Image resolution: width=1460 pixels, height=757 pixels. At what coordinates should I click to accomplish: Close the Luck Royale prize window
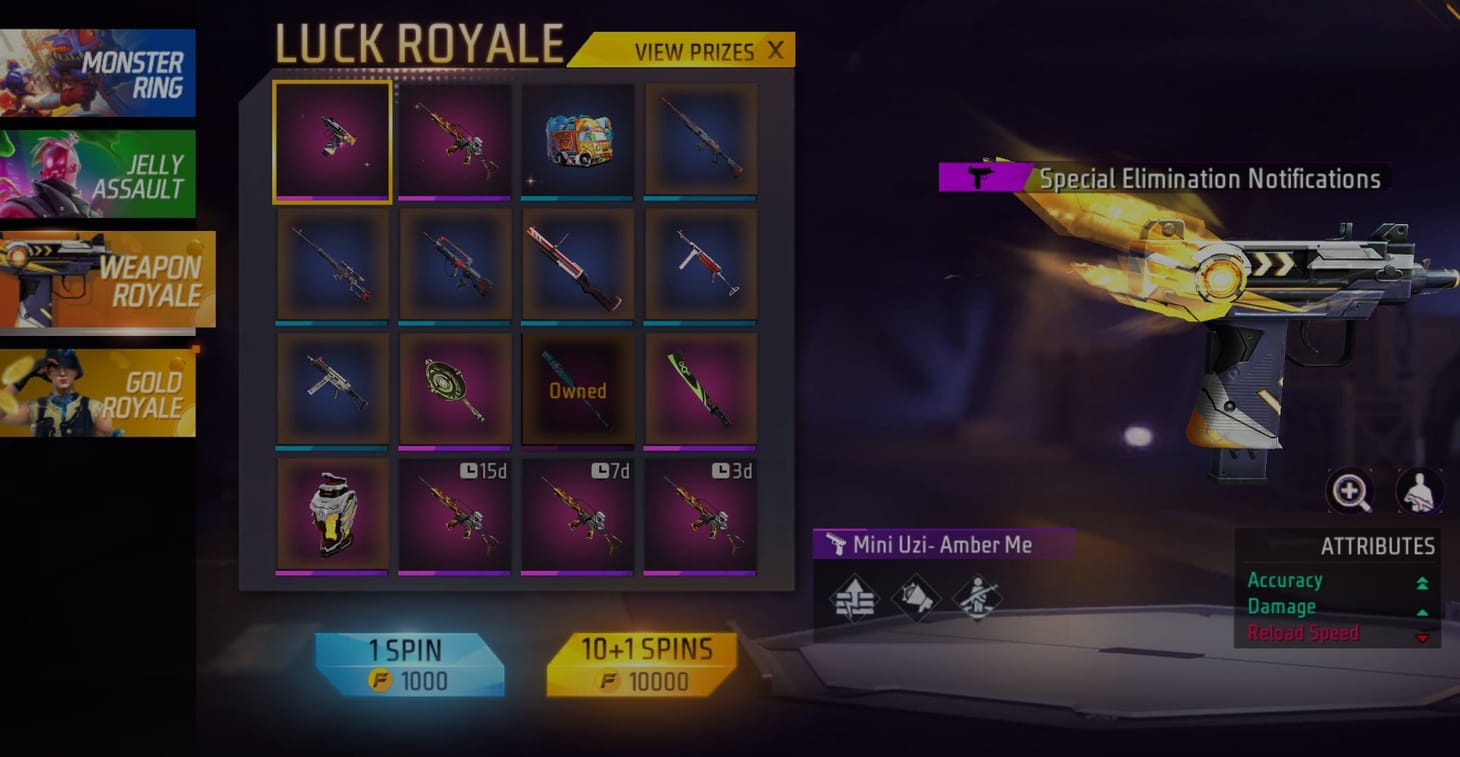775,50
